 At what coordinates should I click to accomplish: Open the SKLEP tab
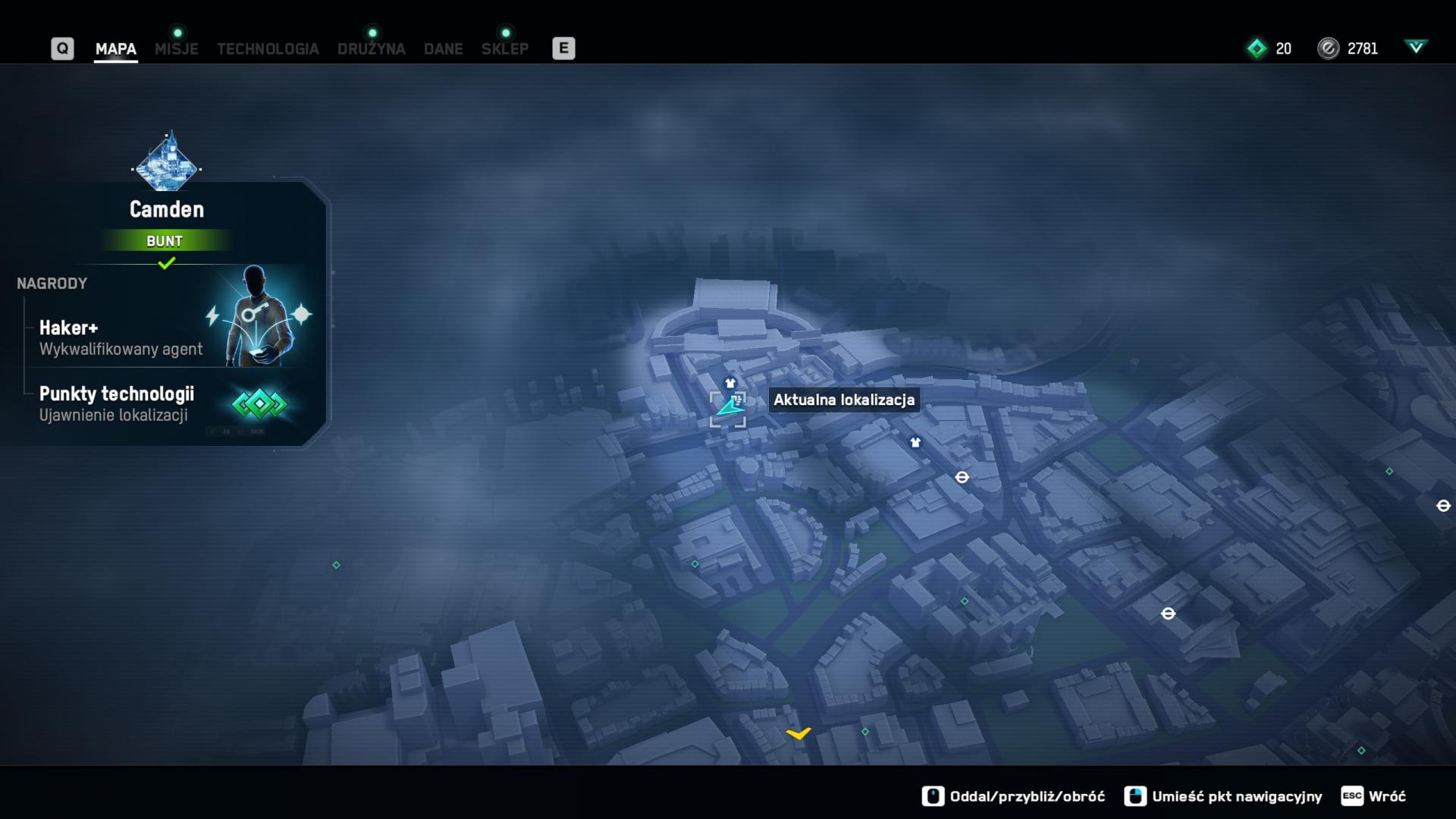[x=504, y=49]
